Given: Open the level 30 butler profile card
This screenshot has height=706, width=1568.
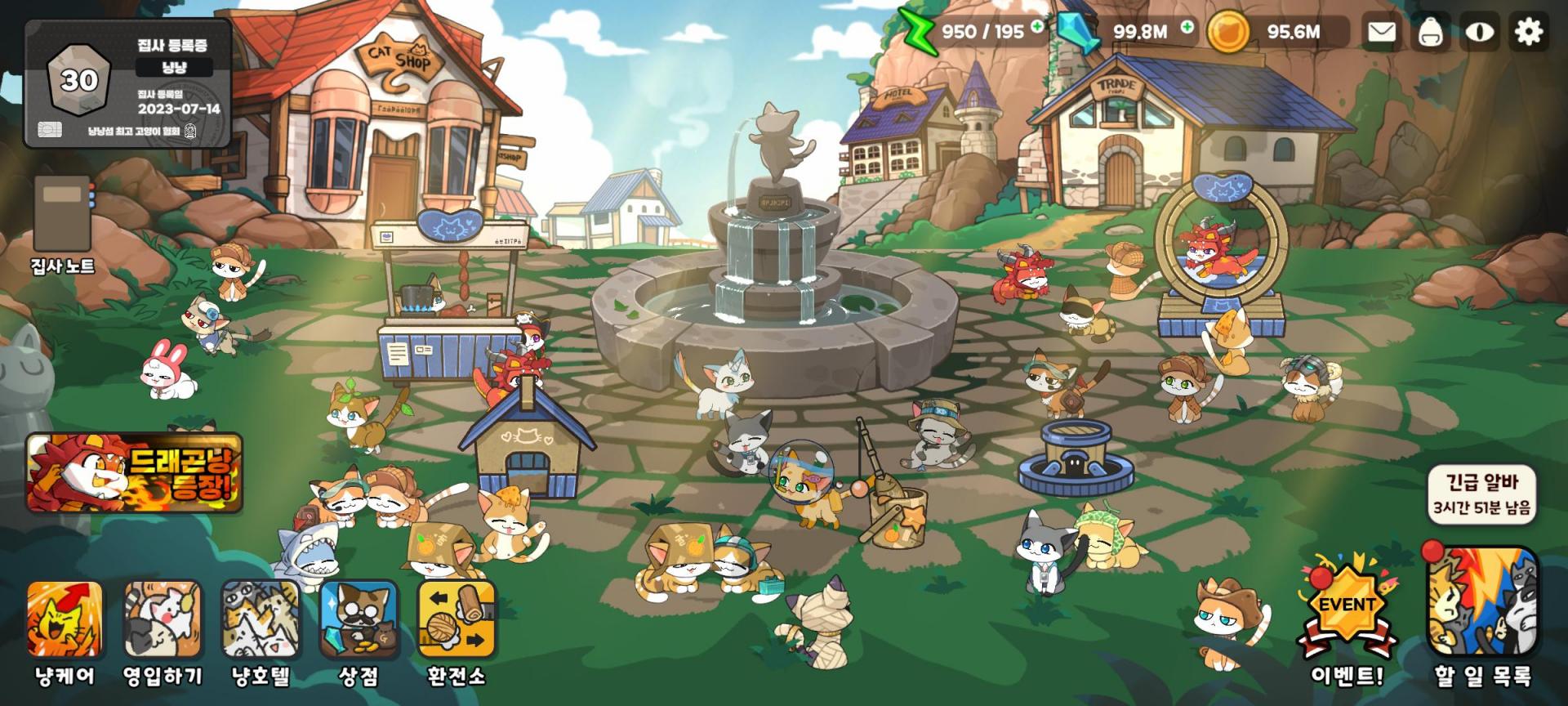Looking at the screenshot, I should click(128, 83).
